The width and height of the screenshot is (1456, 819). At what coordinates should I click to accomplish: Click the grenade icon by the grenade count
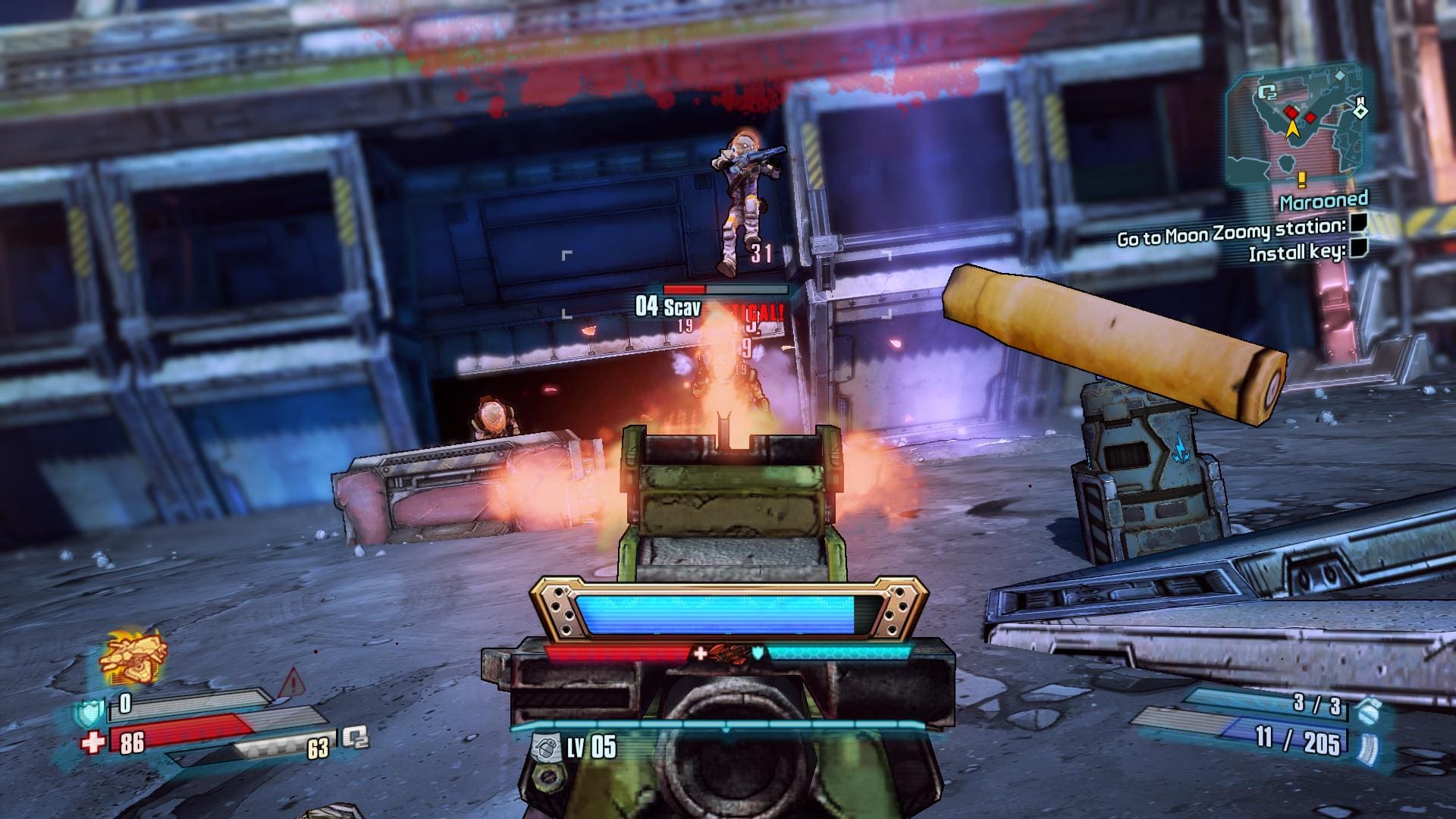(1366, 711)
